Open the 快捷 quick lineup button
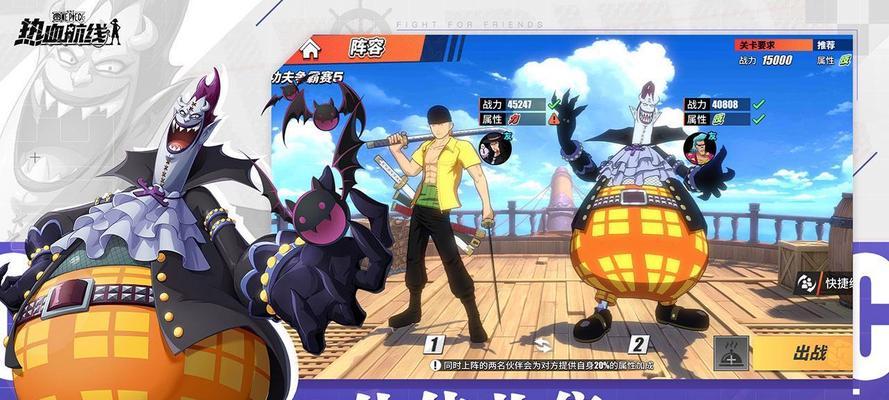The height and width of the screenshot is (400, 889). pos(822,283)
